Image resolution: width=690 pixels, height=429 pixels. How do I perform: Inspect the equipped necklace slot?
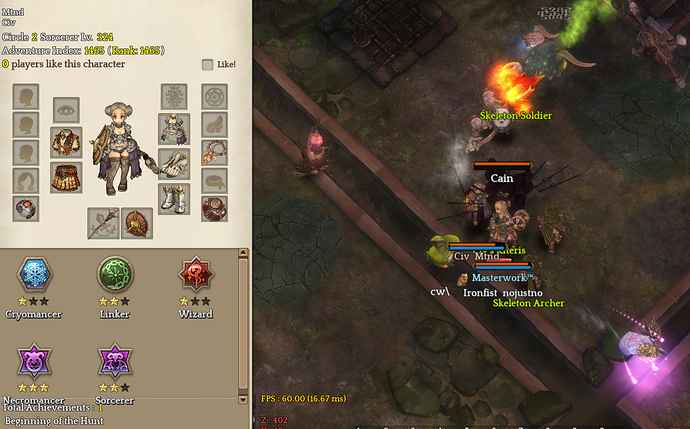(214, 152)
